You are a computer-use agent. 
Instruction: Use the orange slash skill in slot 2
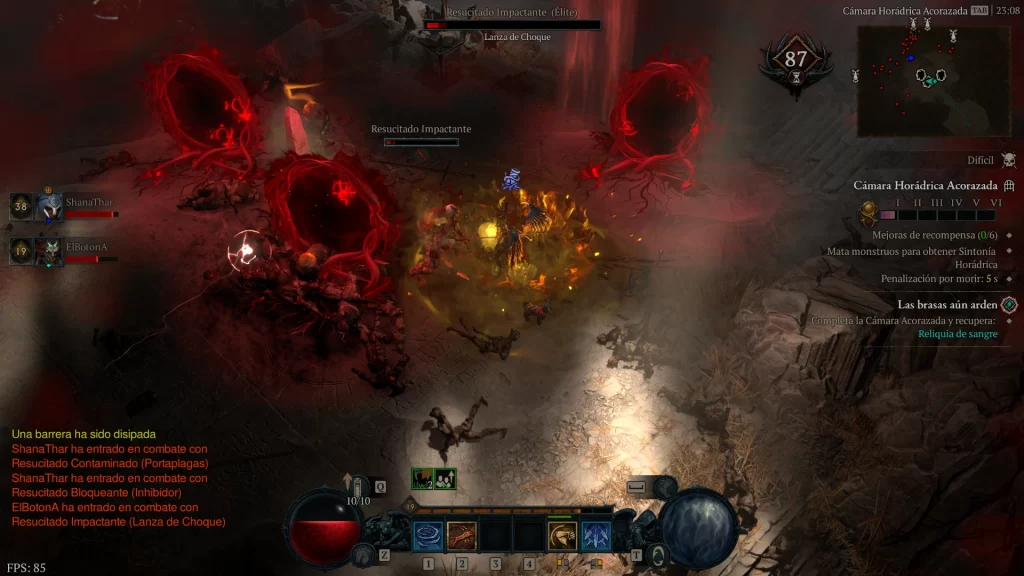point(462,536)
